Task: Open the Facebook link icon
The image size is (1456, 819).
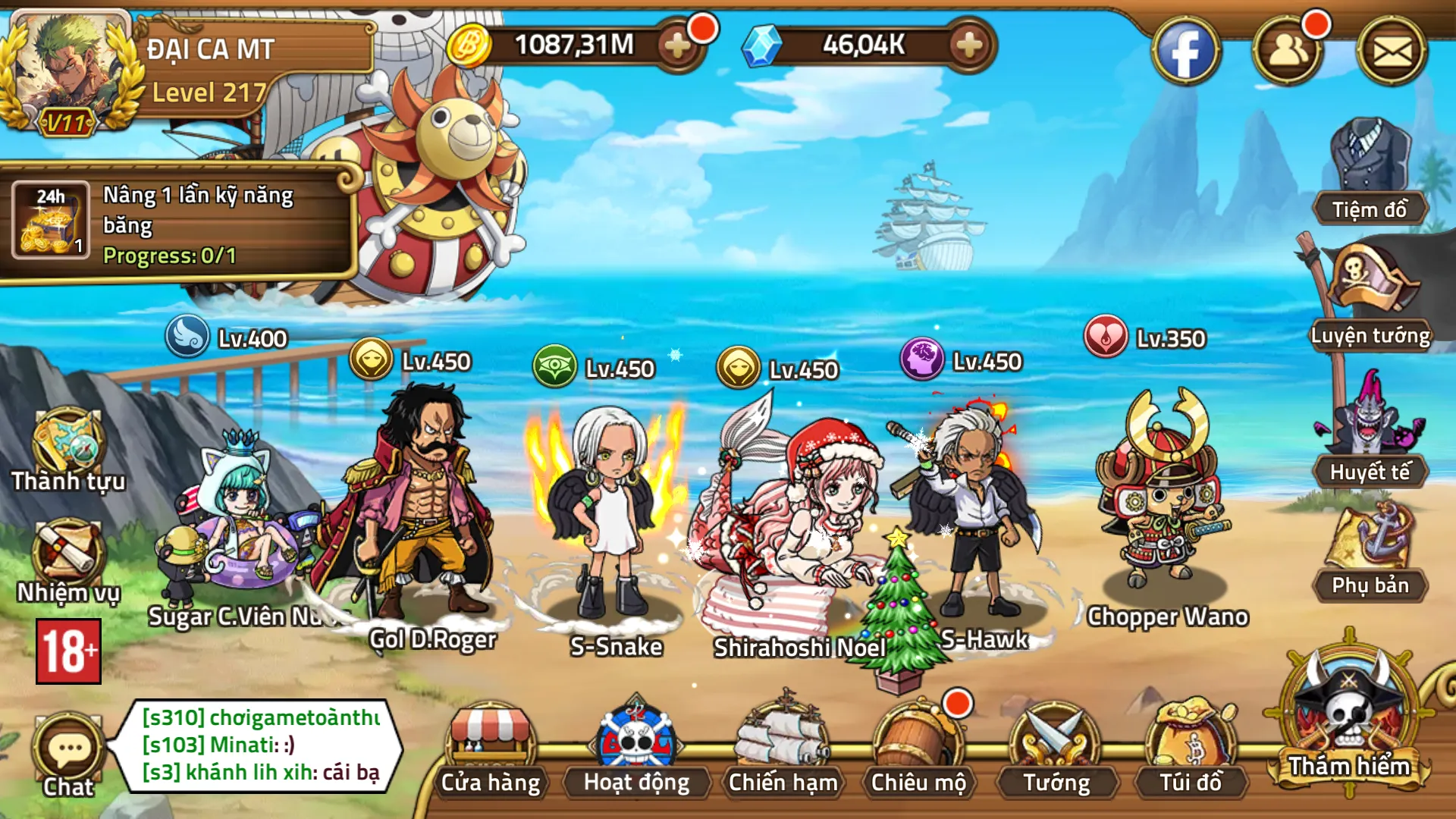Action: click(x=1185, y=52)
